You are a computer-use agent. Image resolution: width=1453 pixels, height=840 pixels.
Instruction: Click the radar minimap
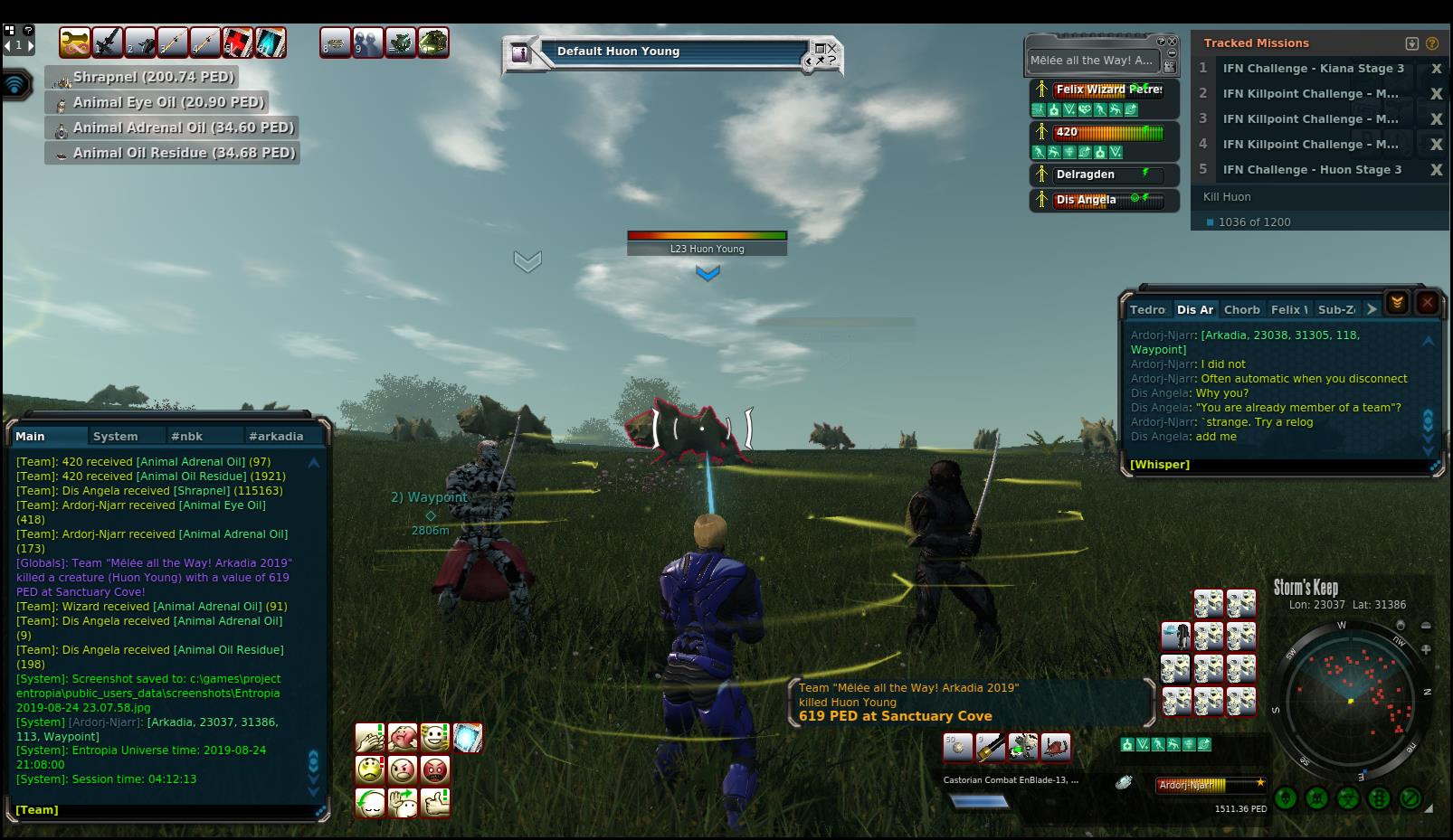click(x=1351, y=700)
